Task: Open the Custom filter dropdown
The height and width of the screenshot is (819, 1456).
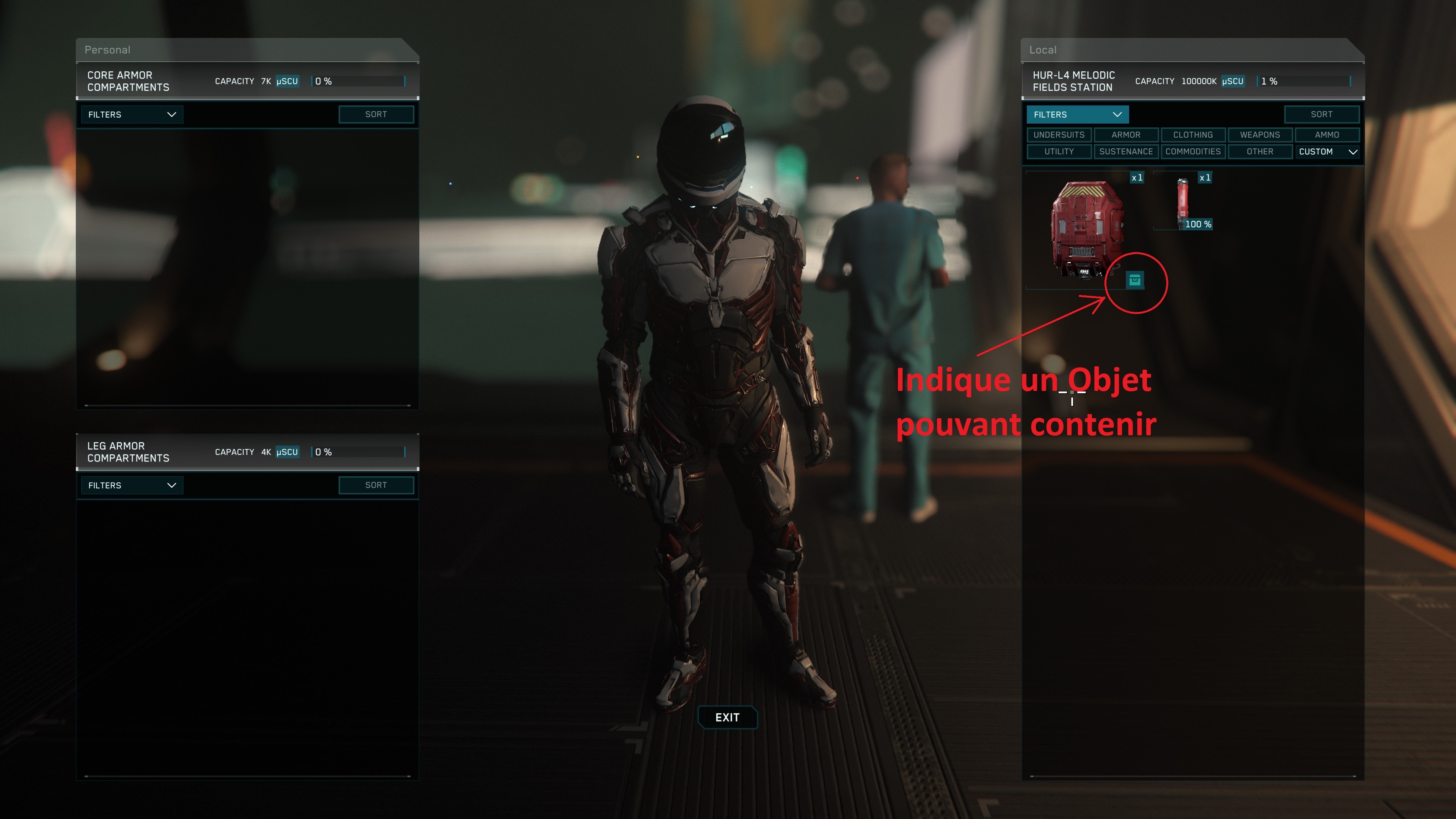Action: 1327,152
